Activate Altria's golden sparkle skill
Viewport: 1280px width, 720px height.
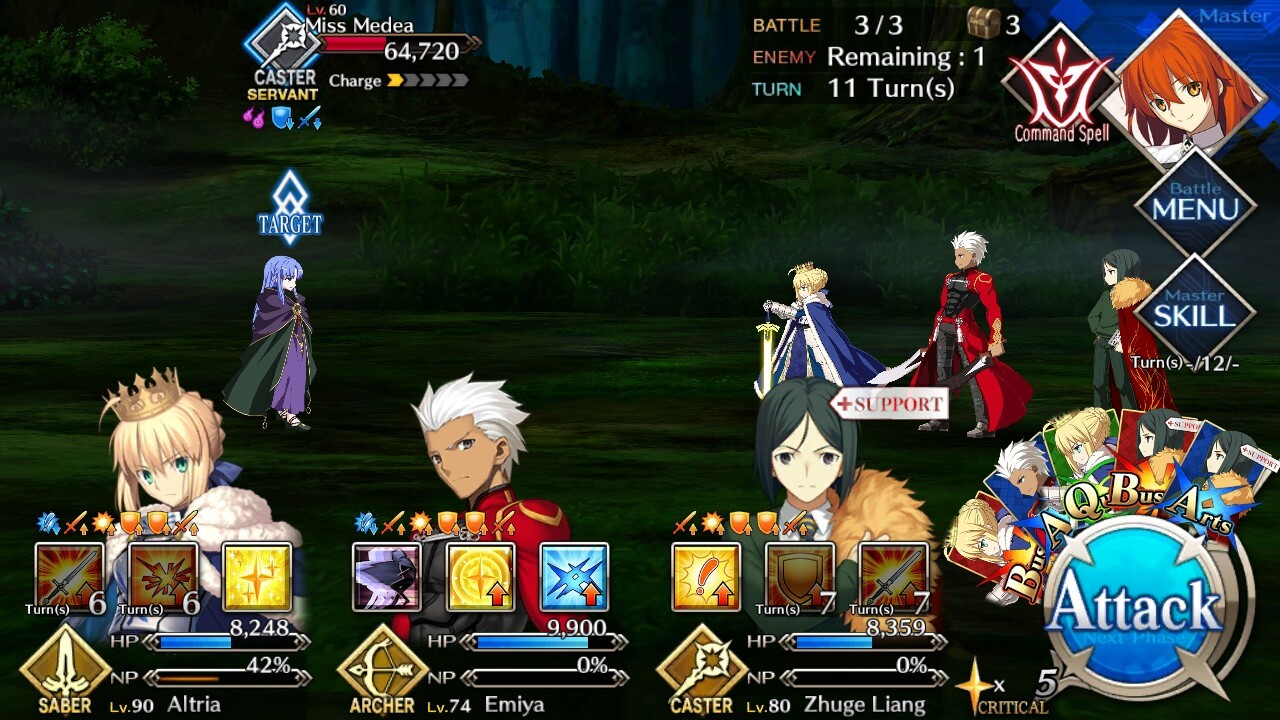pyautogui.click(x=256, y=577)
